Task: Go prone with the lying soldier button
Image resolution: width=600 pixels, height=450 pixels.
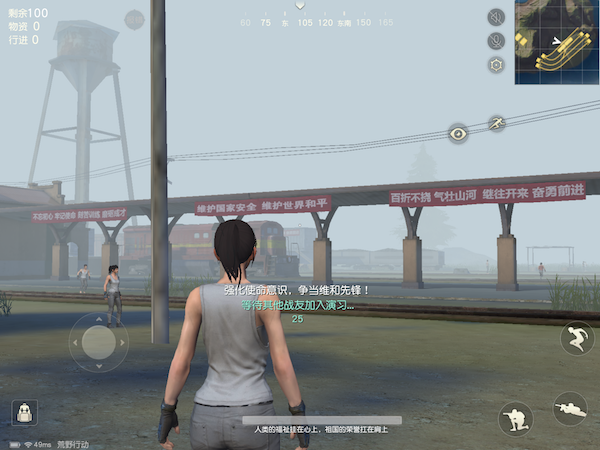Action: 570,407
